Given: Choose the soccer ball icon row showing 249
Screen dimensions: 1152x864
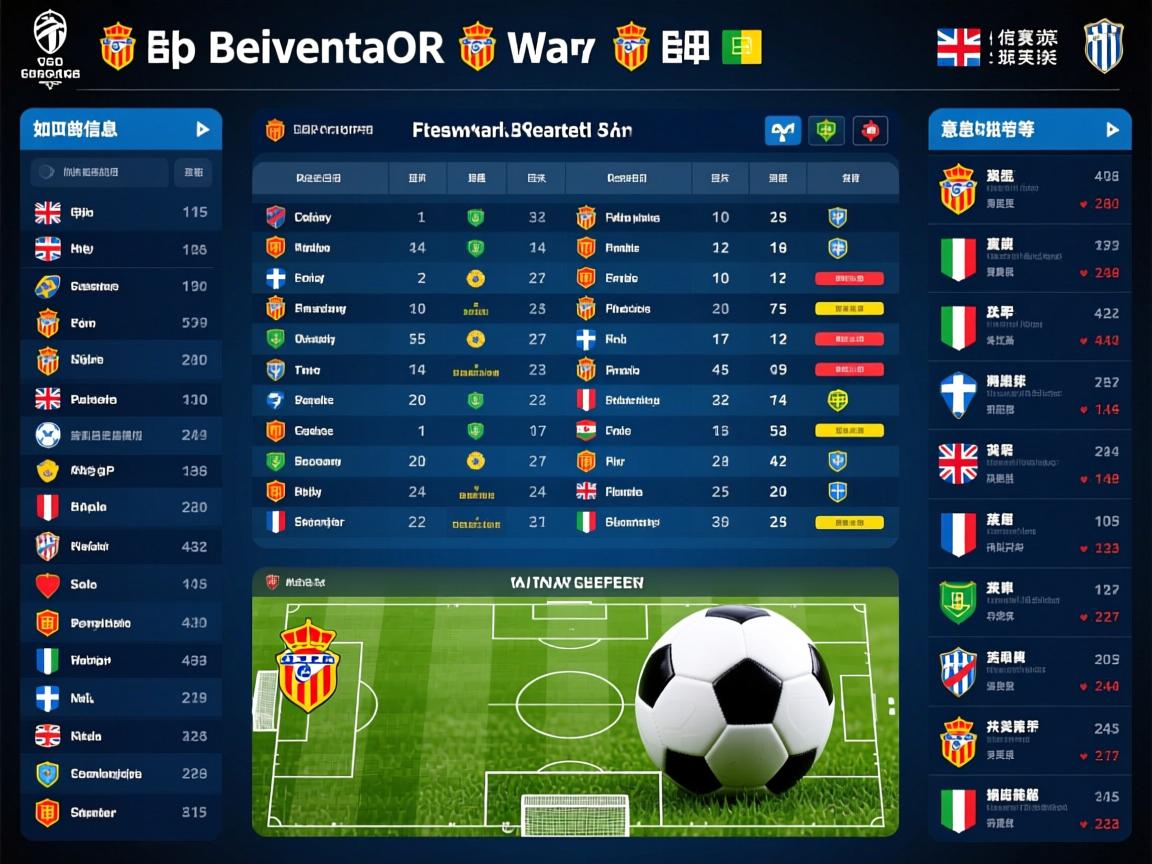Looking at the screenshot, I should click(121, 435).
